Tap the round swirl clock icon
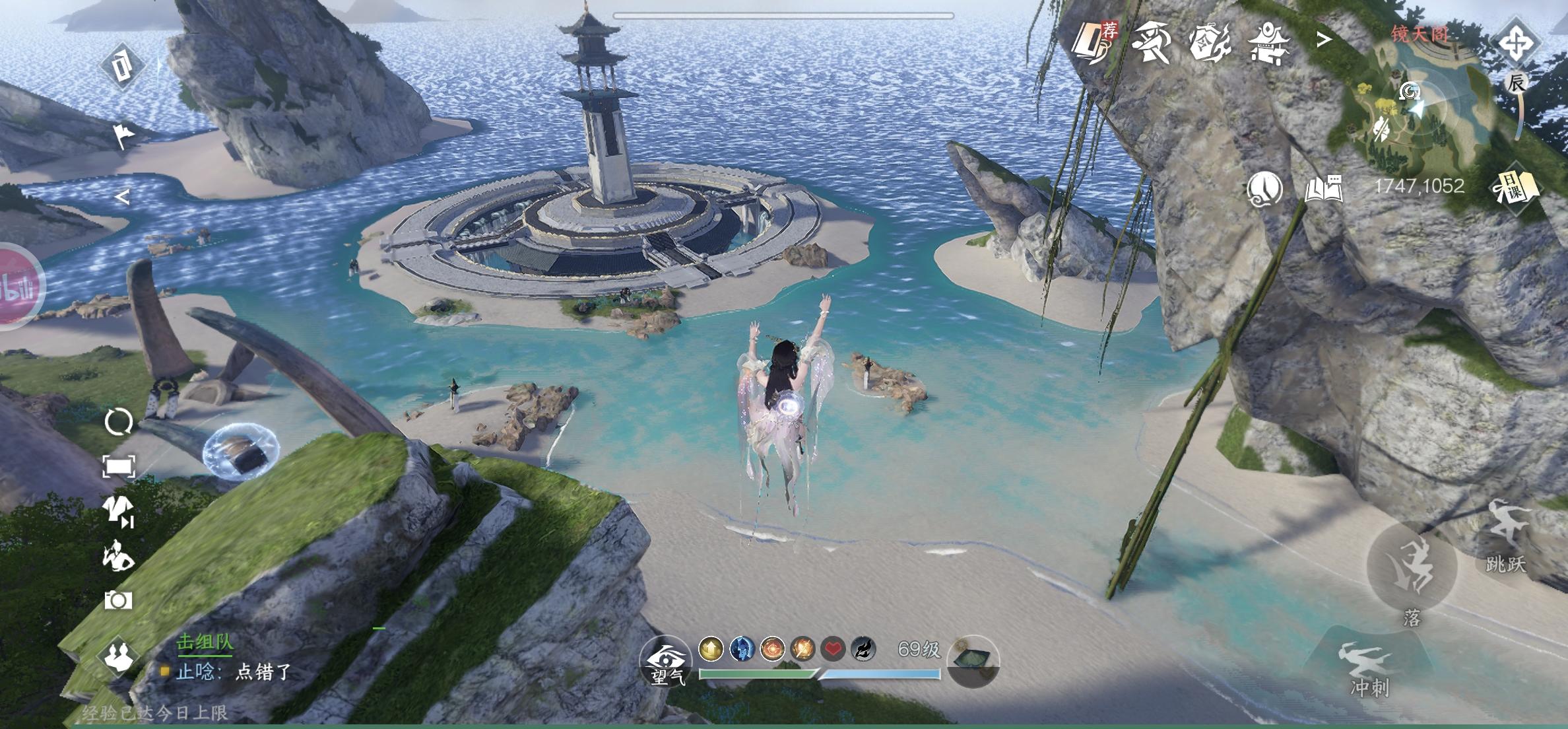Image resolution: width=1568 pixels, height=729 pixels. pyautogui.click(x=1264, y=189)
